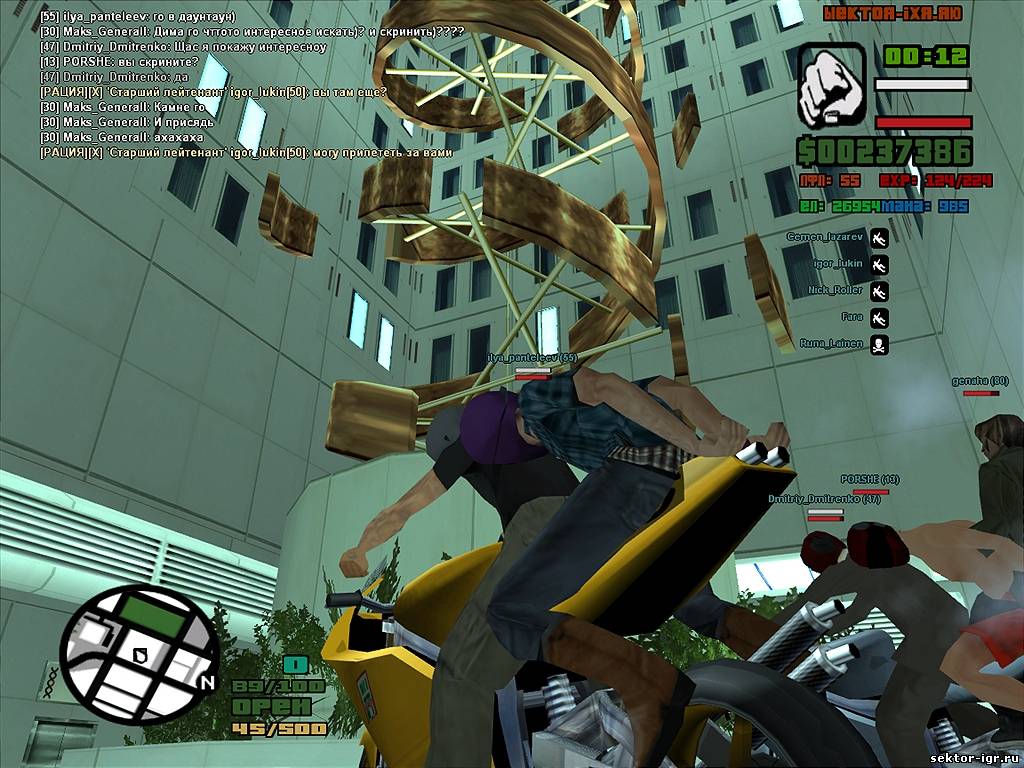Screen dimensions: 1024x768
Task: Select the igor_lukin kill feed entry
Action: [x=837, y=264]
